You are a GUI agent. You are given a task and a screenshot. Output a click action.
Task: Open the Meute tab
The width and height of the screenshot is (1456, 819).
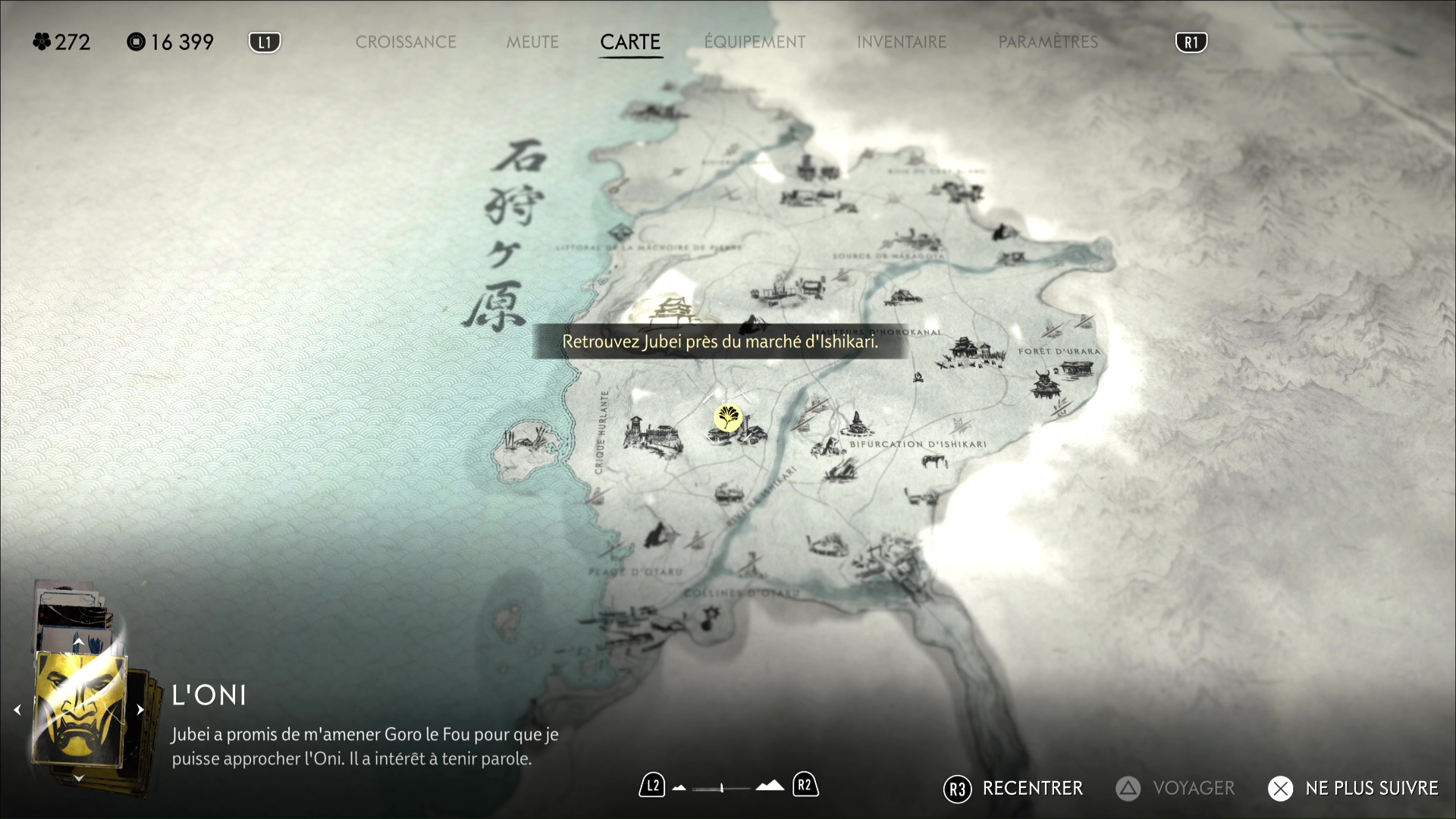click(532, 42)
